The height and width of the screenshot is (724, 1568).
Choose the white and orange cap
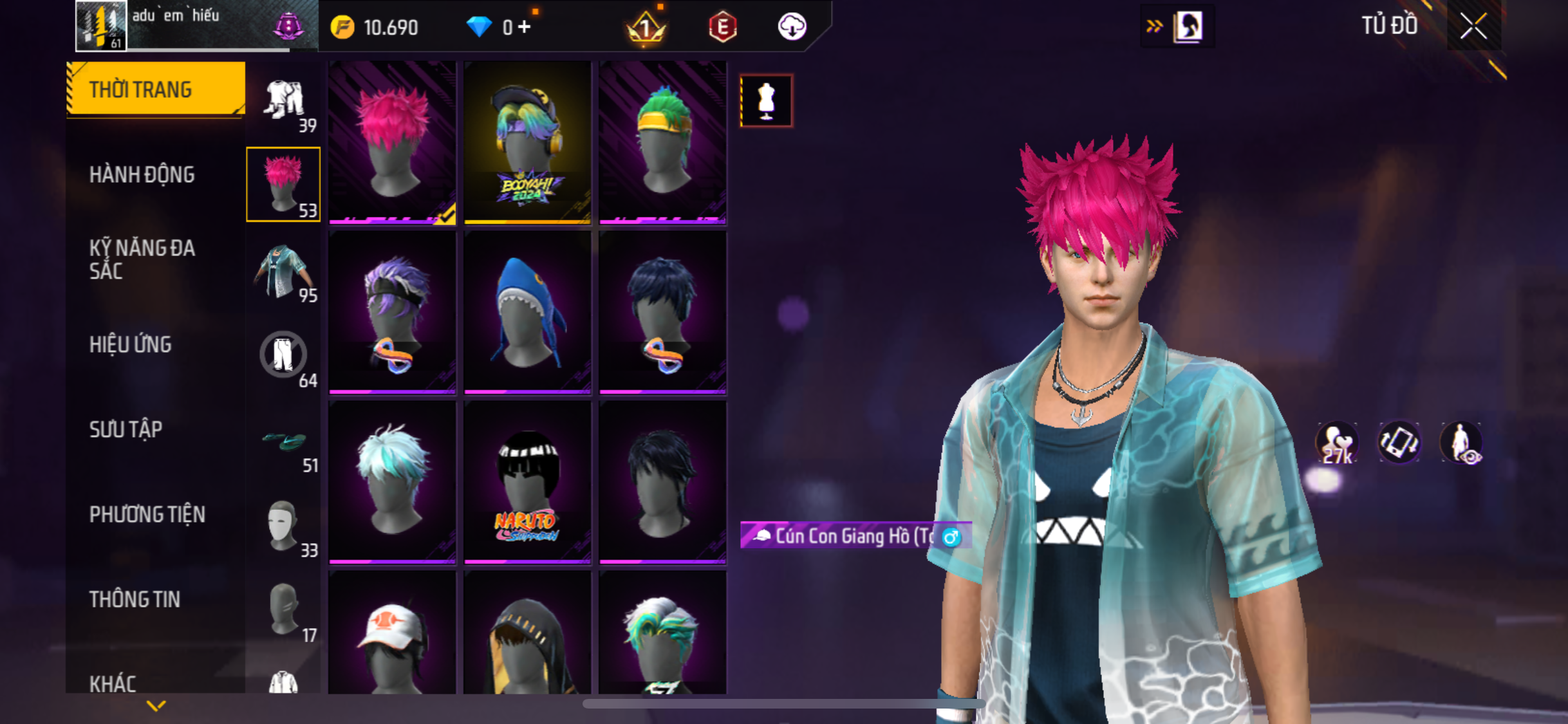[x=392, y=634]
